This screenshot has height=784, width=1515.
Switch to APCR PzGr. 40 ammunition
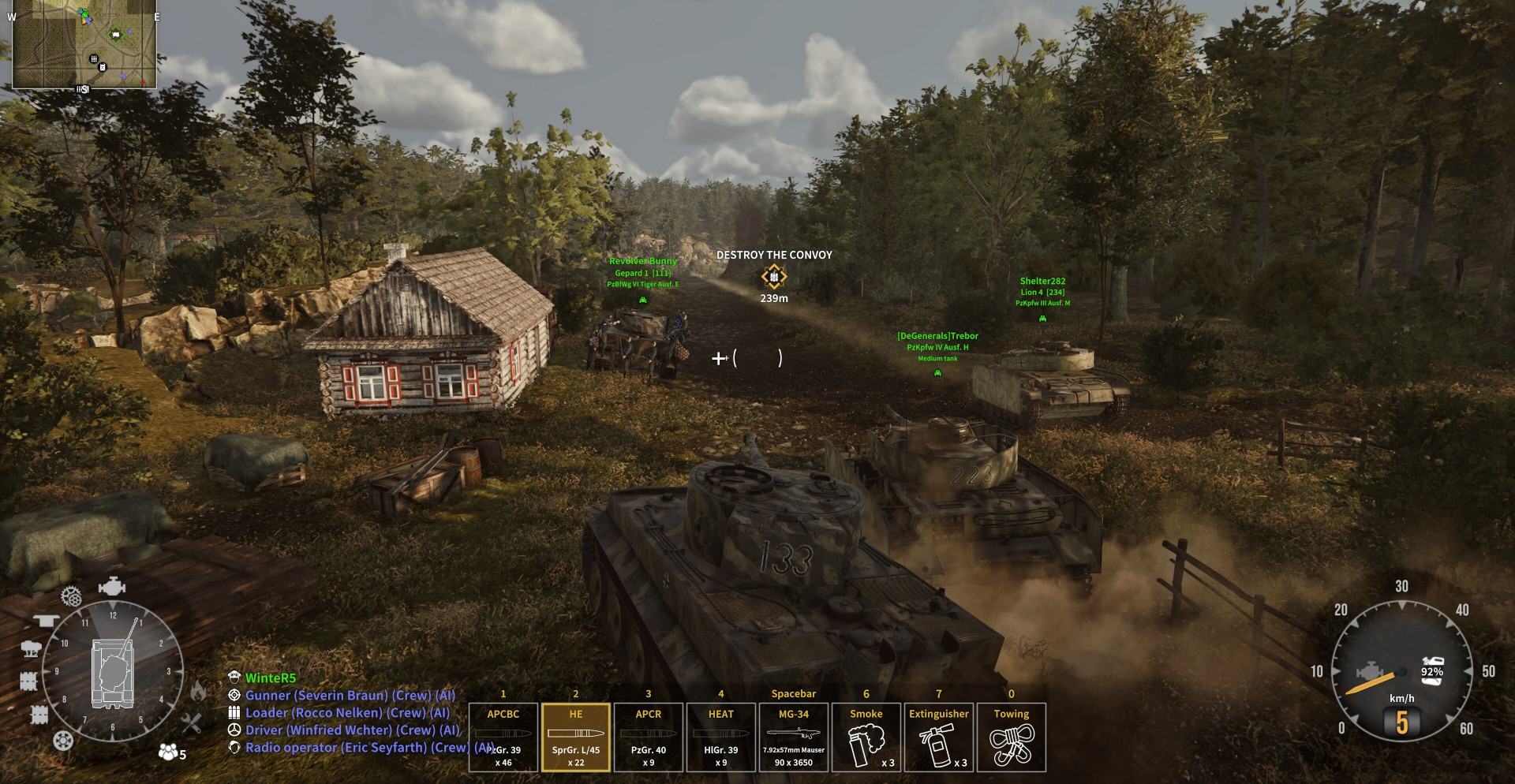point(649,737)
